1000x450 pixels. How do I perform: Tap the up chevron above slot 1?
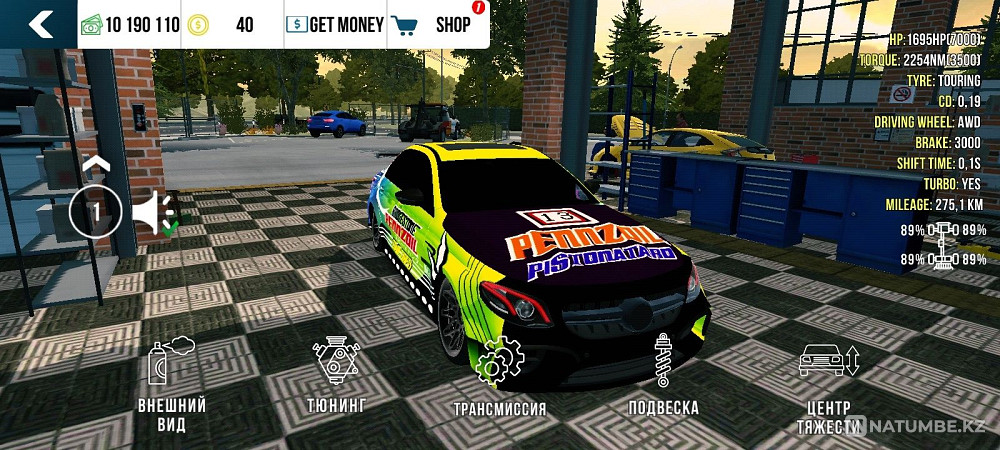click(95, 164)
